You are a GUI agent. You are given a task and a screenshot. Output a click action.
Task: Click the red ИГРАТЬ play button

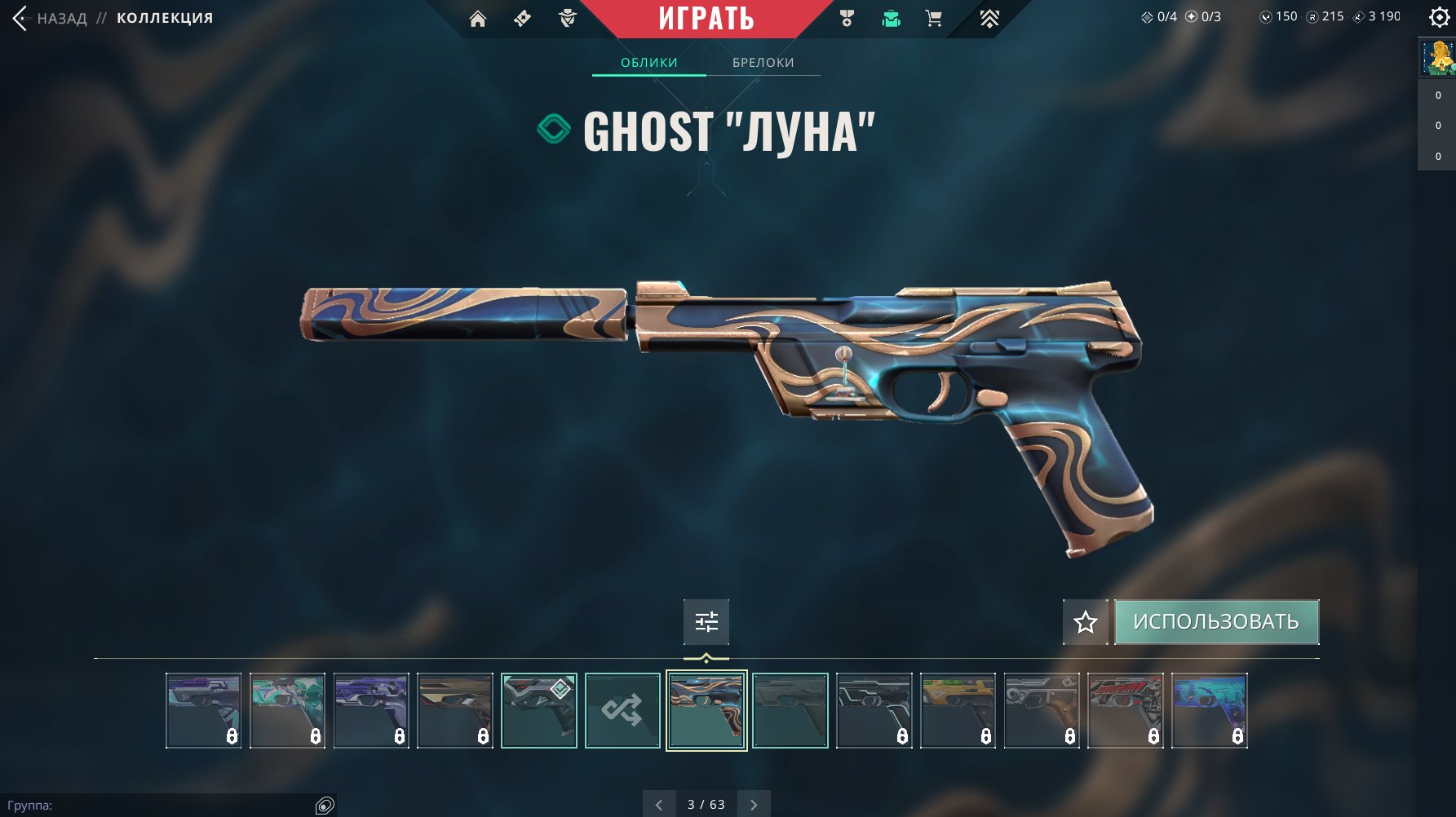point(706,18)
